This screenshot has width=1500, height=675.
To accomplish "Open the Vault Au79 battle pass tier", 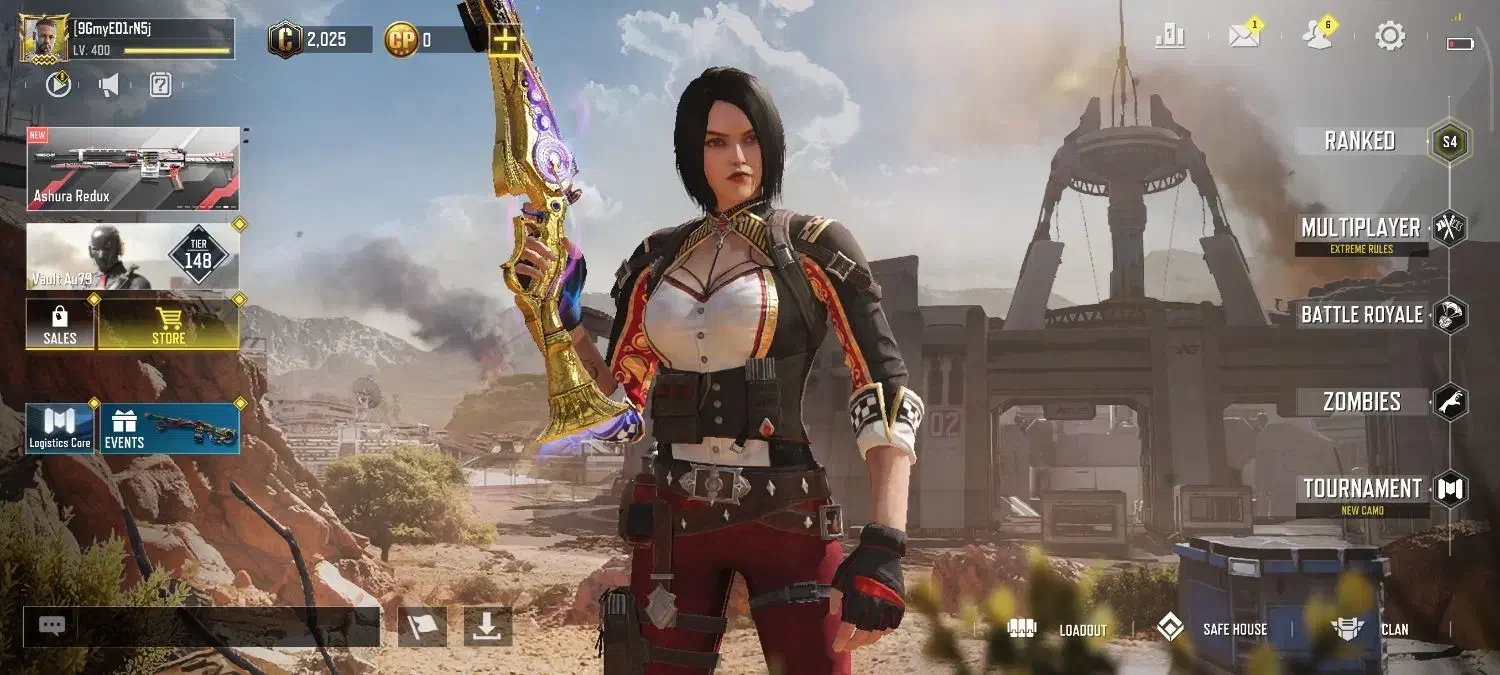I will coord(133,256).
